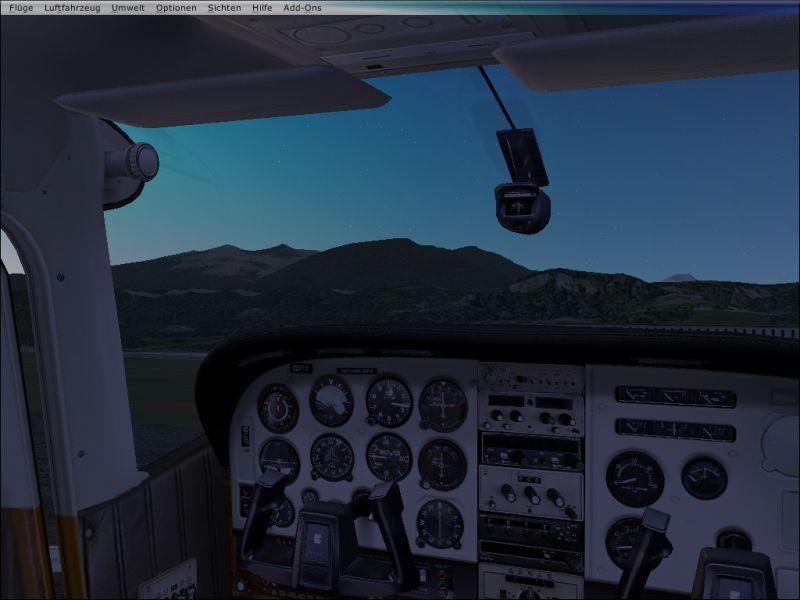
Task: Open the Hilfe menu
Action: (x=262, y=7)
